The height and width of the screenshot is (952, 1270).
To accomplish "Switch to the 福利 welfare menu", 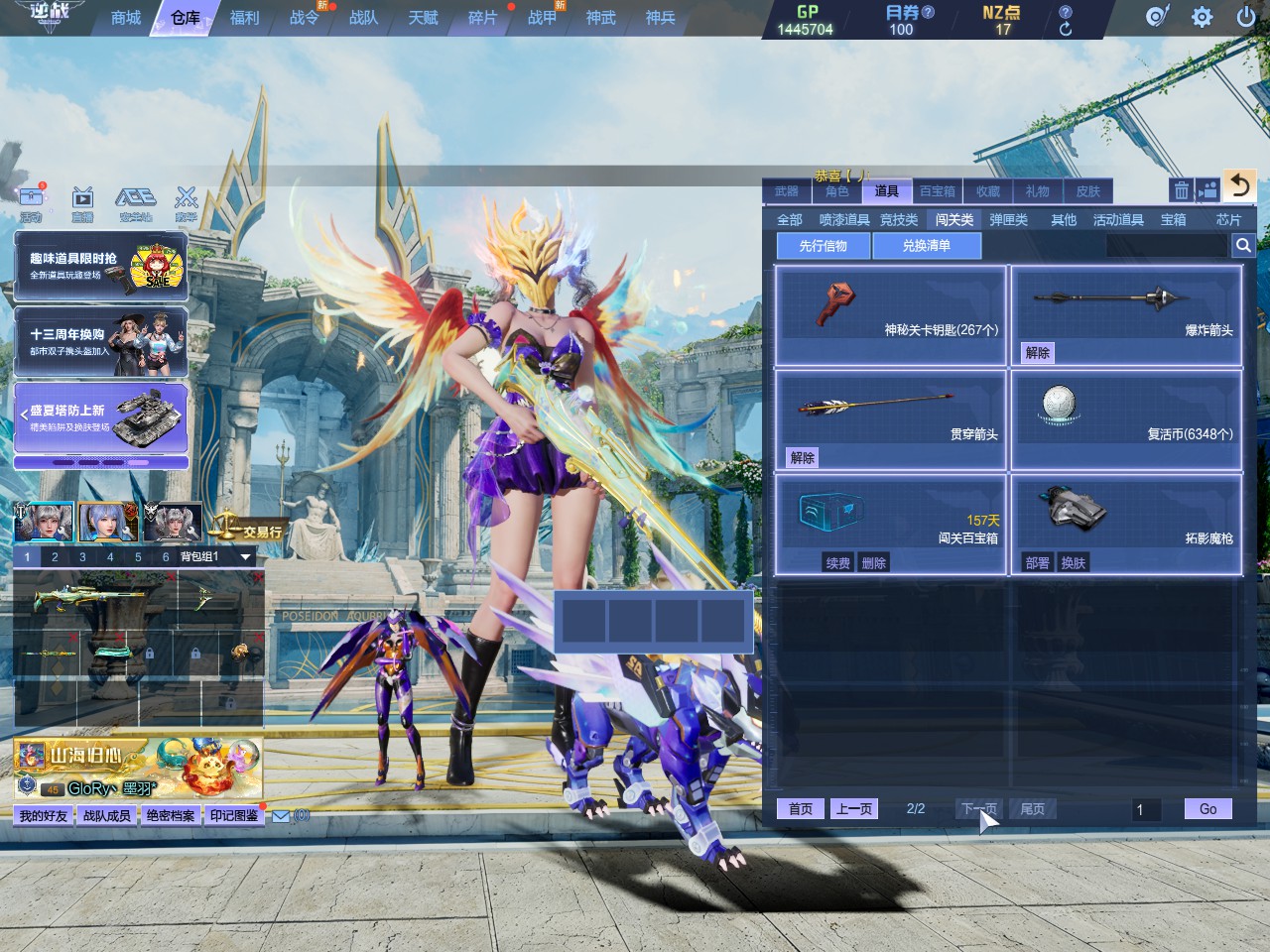I will click(244, 18).
